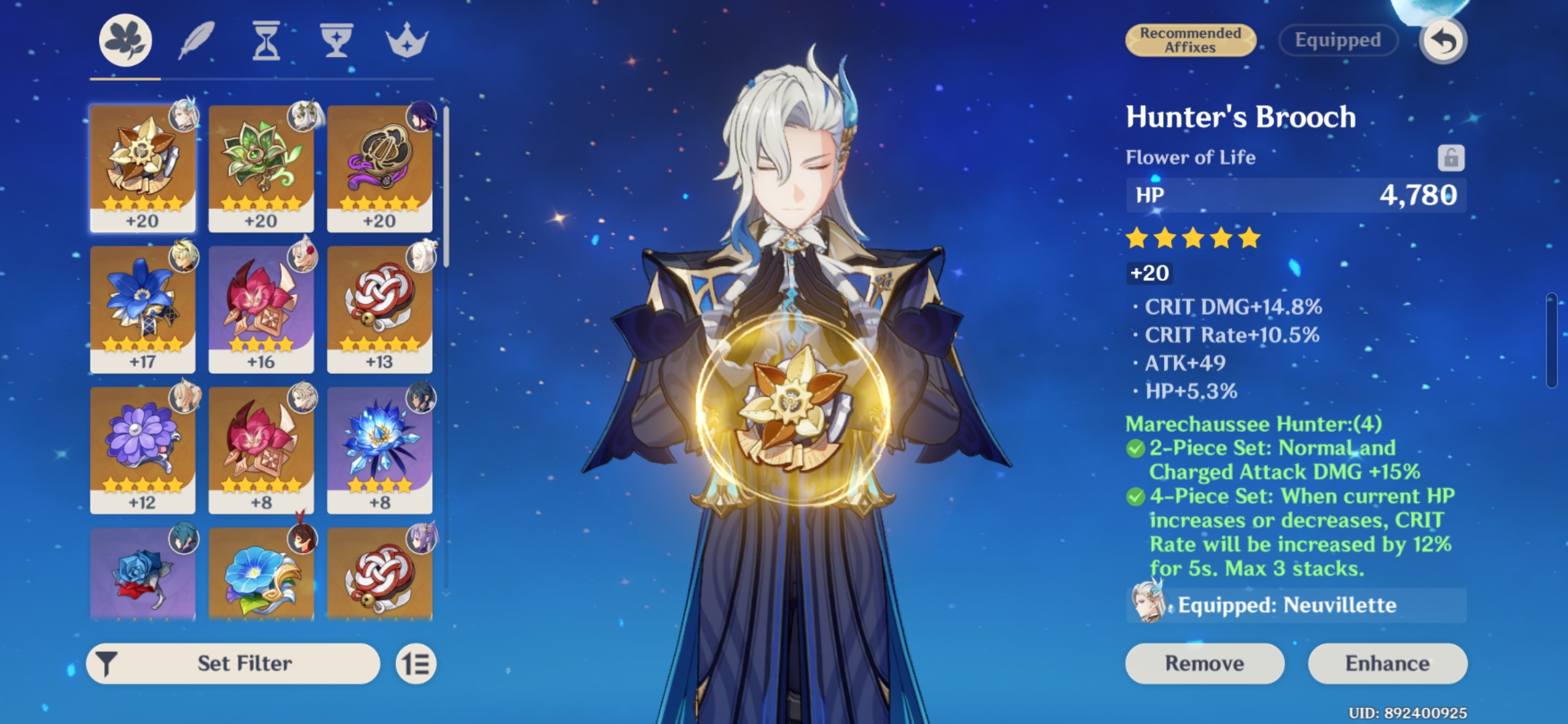Select the Sands of Eon hourglass icon

(x=267, y=40)
